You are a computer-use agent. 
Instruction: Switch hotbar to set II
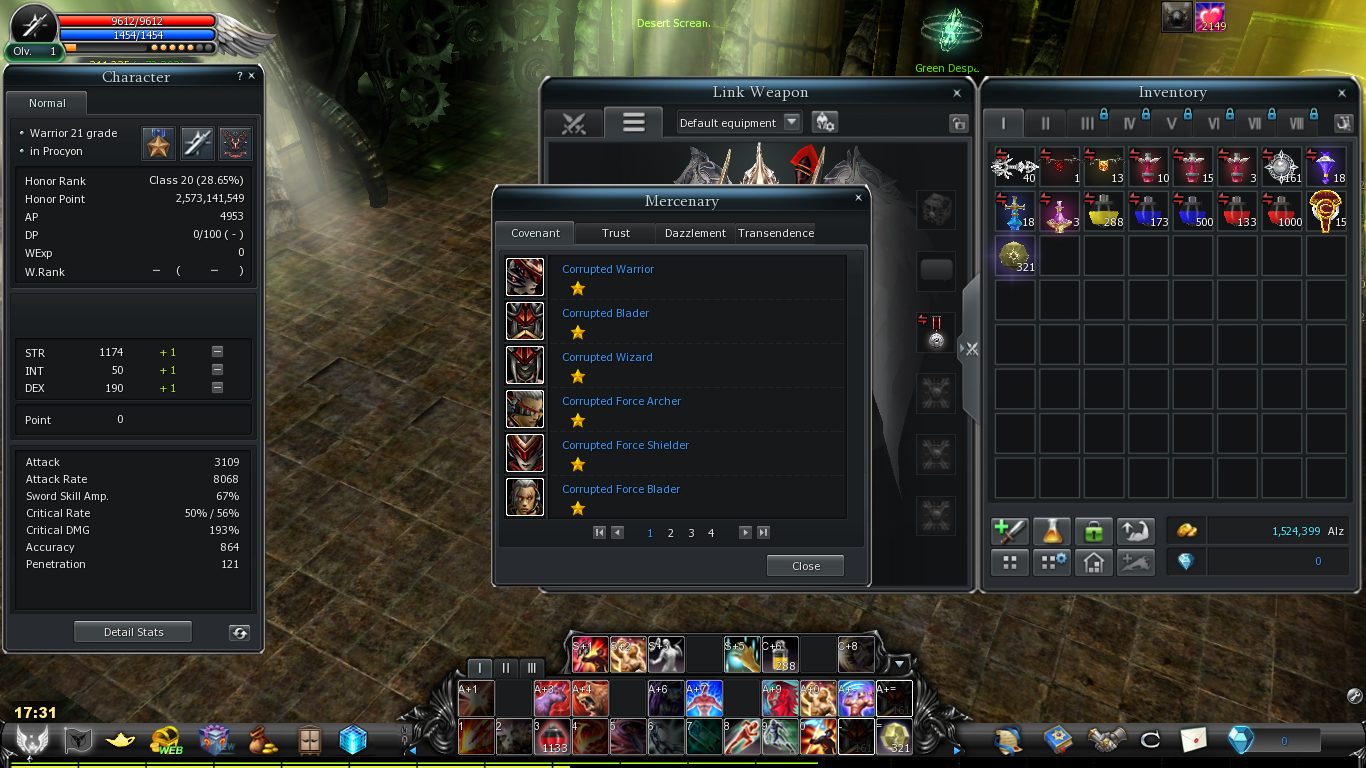pos(506,667)
